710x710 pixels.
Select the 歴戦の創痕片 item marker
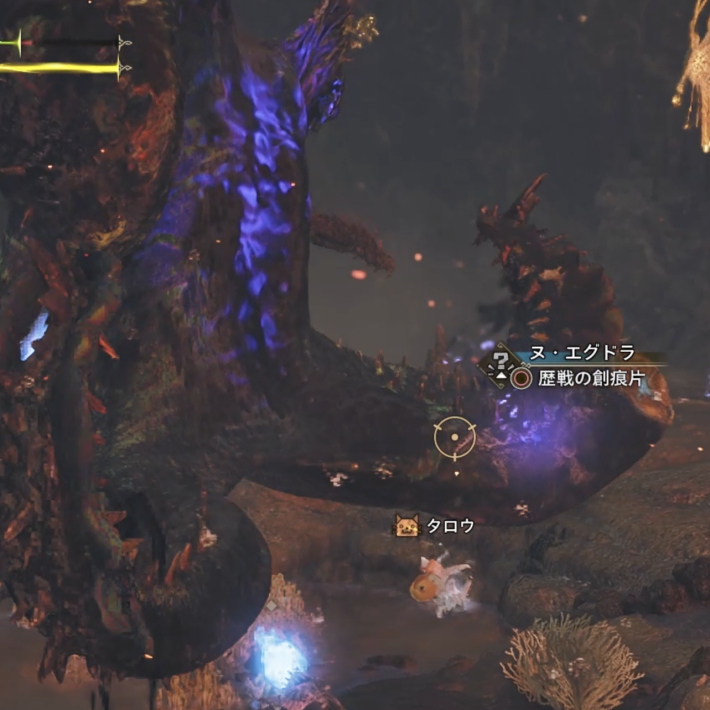pyautogui.click(x=521, y=379)
